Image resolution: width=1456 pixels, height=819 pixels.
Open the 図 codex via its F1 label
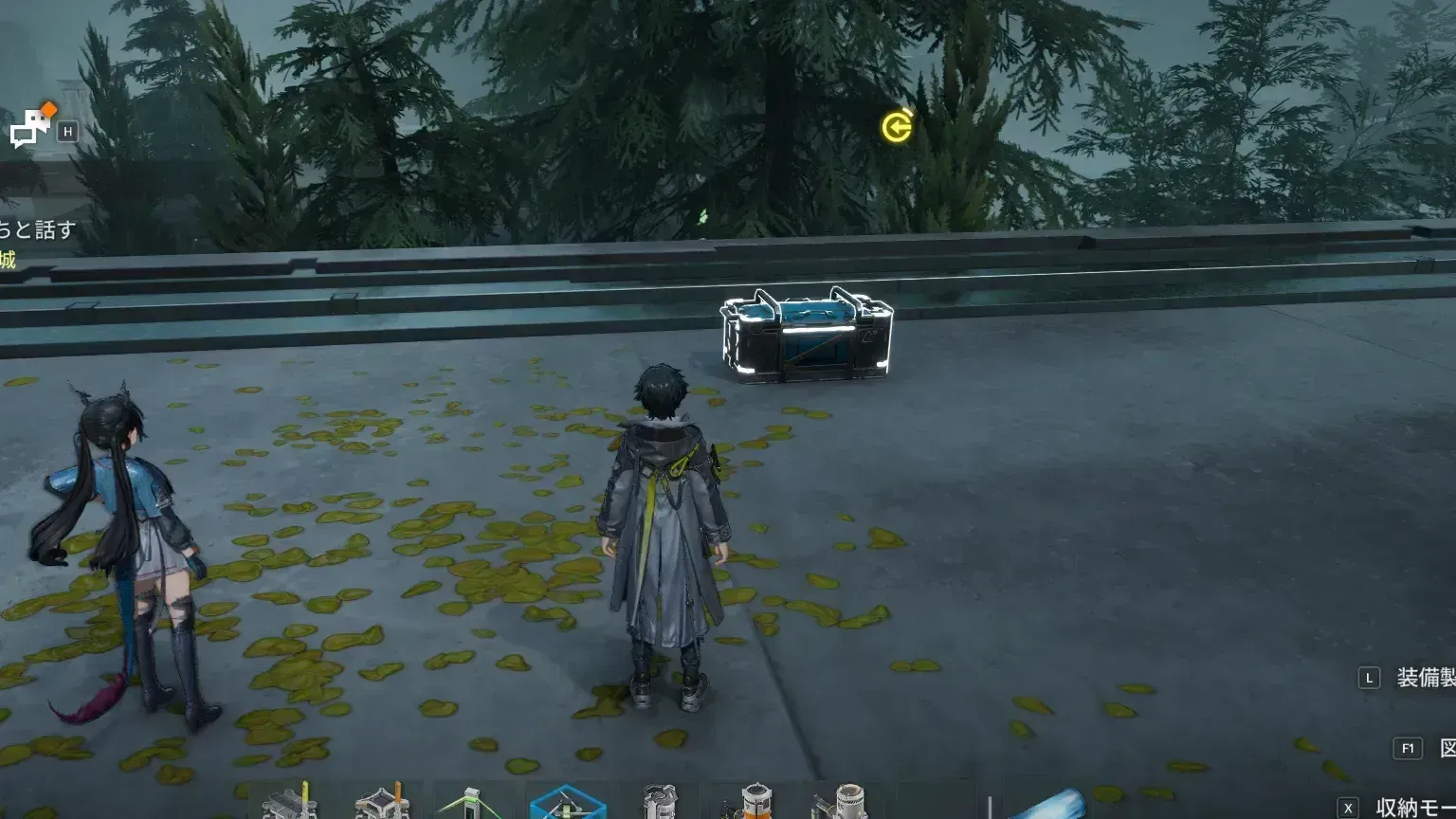(1448, 748)
